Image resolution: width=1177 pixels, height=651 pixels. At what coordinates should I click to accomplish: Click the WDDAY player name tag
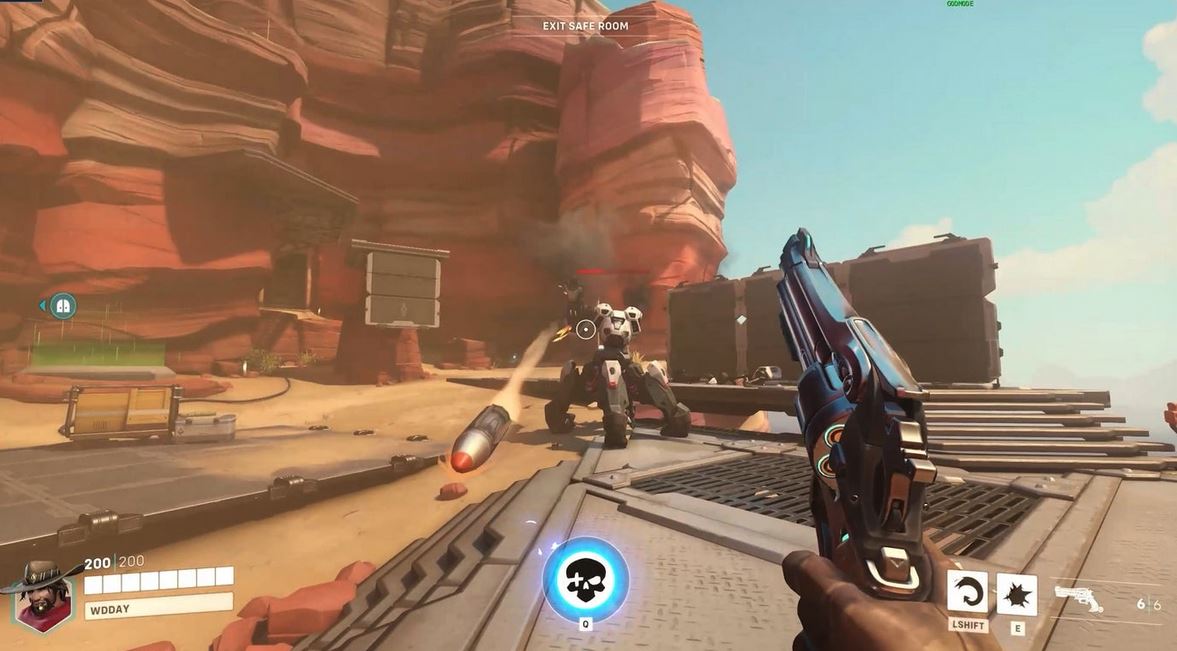pos(158,605)
